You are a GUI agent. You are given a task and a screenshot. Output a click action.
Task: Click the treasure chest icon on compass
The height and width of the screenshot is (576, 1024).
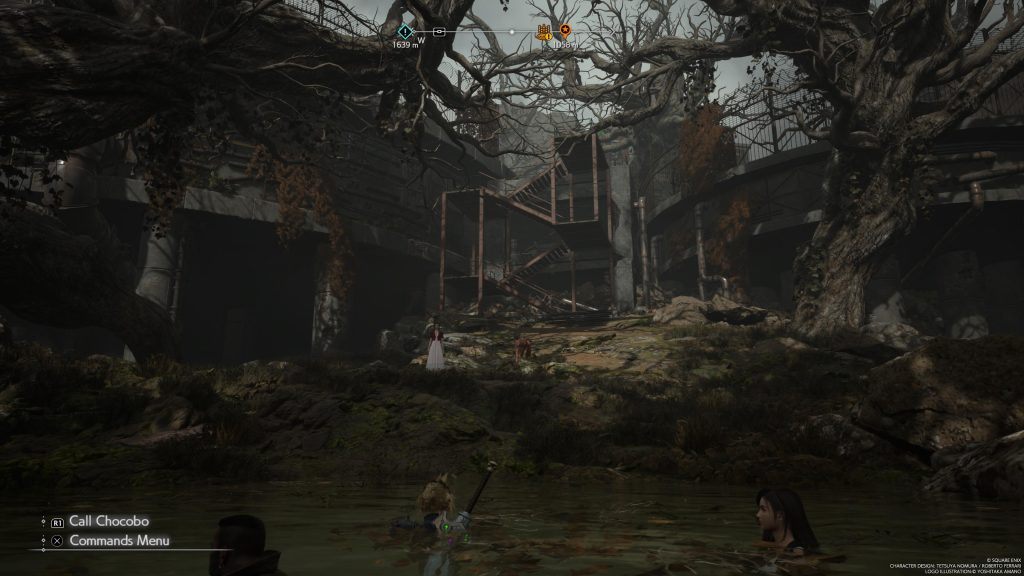[x=438, y=31]
